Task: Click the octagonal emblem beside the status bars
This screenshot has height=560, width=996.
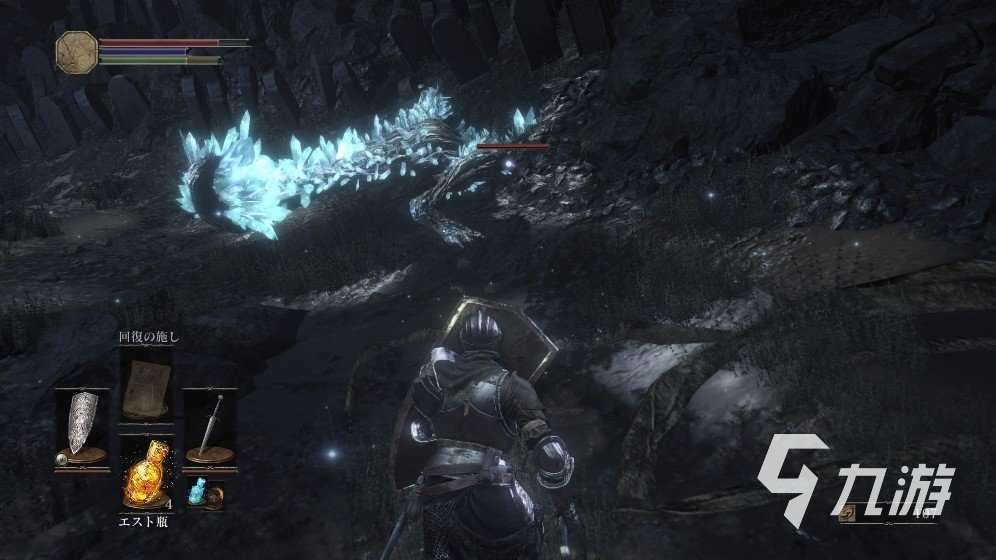Action: point(76,51)
